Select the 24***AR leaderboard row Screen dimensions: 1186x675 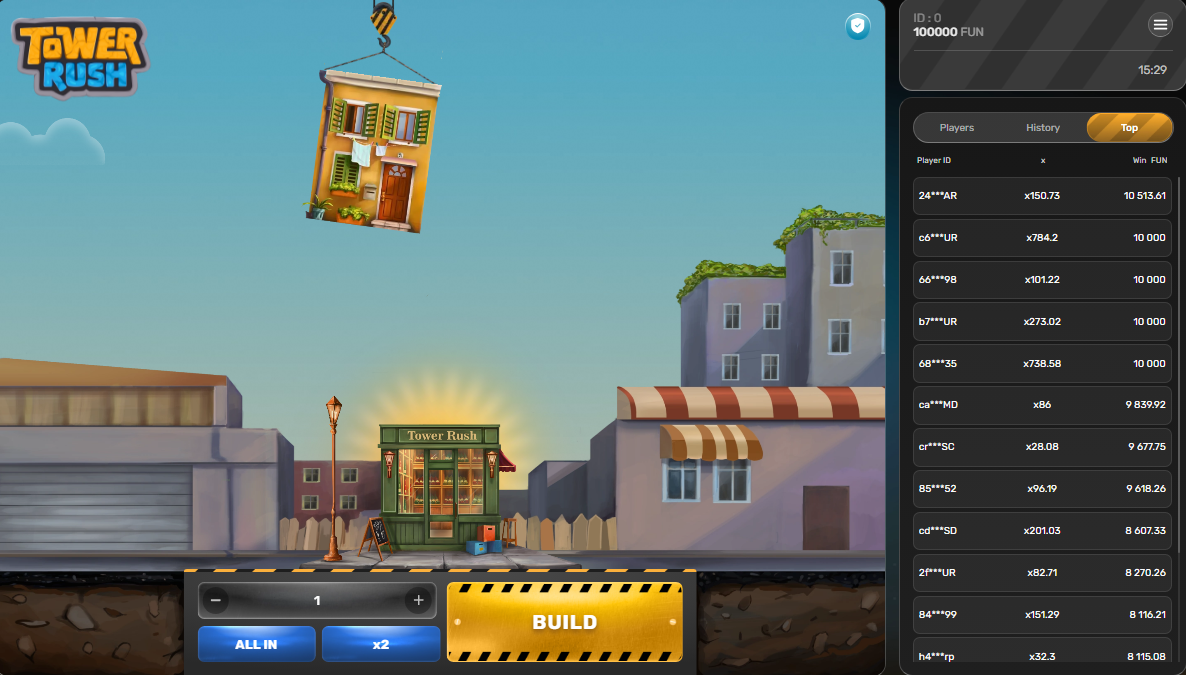(1042, 196)
